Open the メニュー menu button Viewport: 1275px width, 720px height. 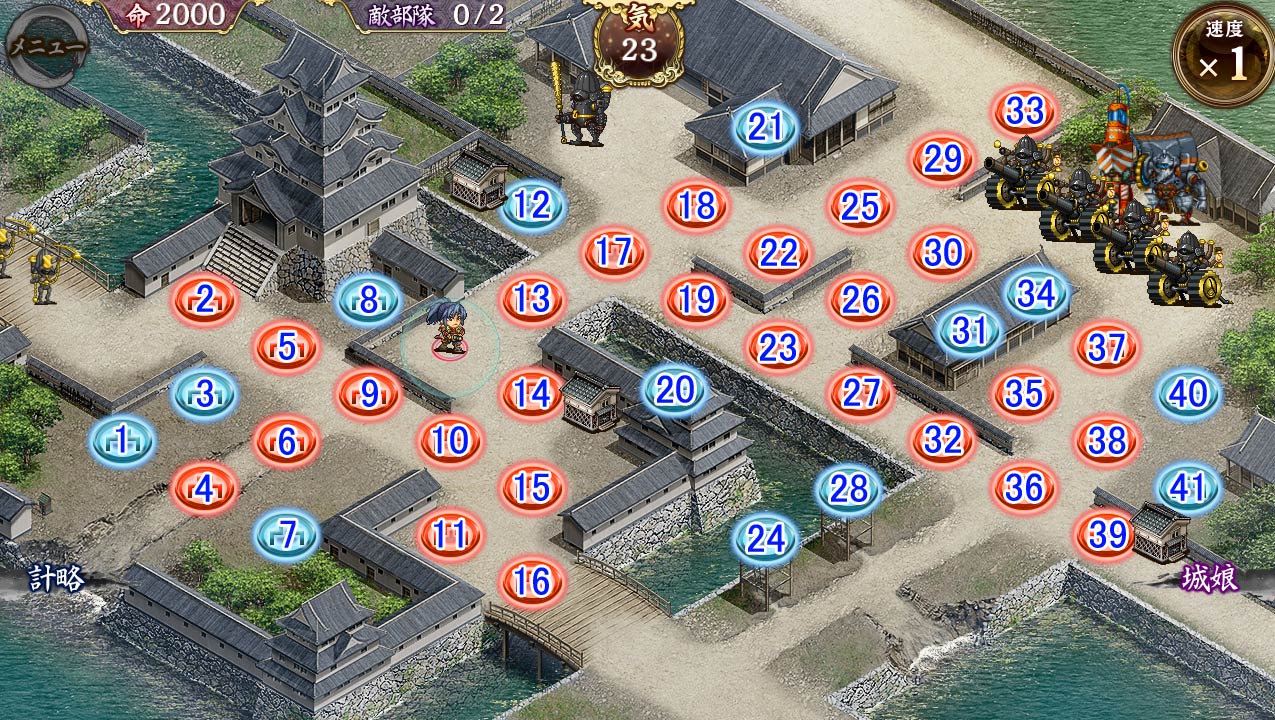[x=46, y=46]
